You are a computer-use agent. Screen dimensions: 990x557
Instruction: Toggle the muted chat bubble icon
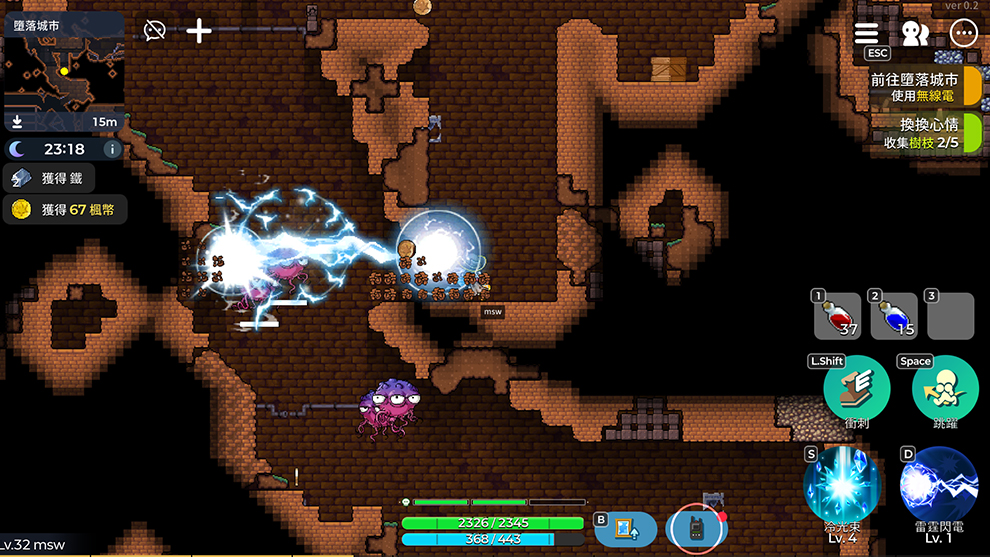154,30
